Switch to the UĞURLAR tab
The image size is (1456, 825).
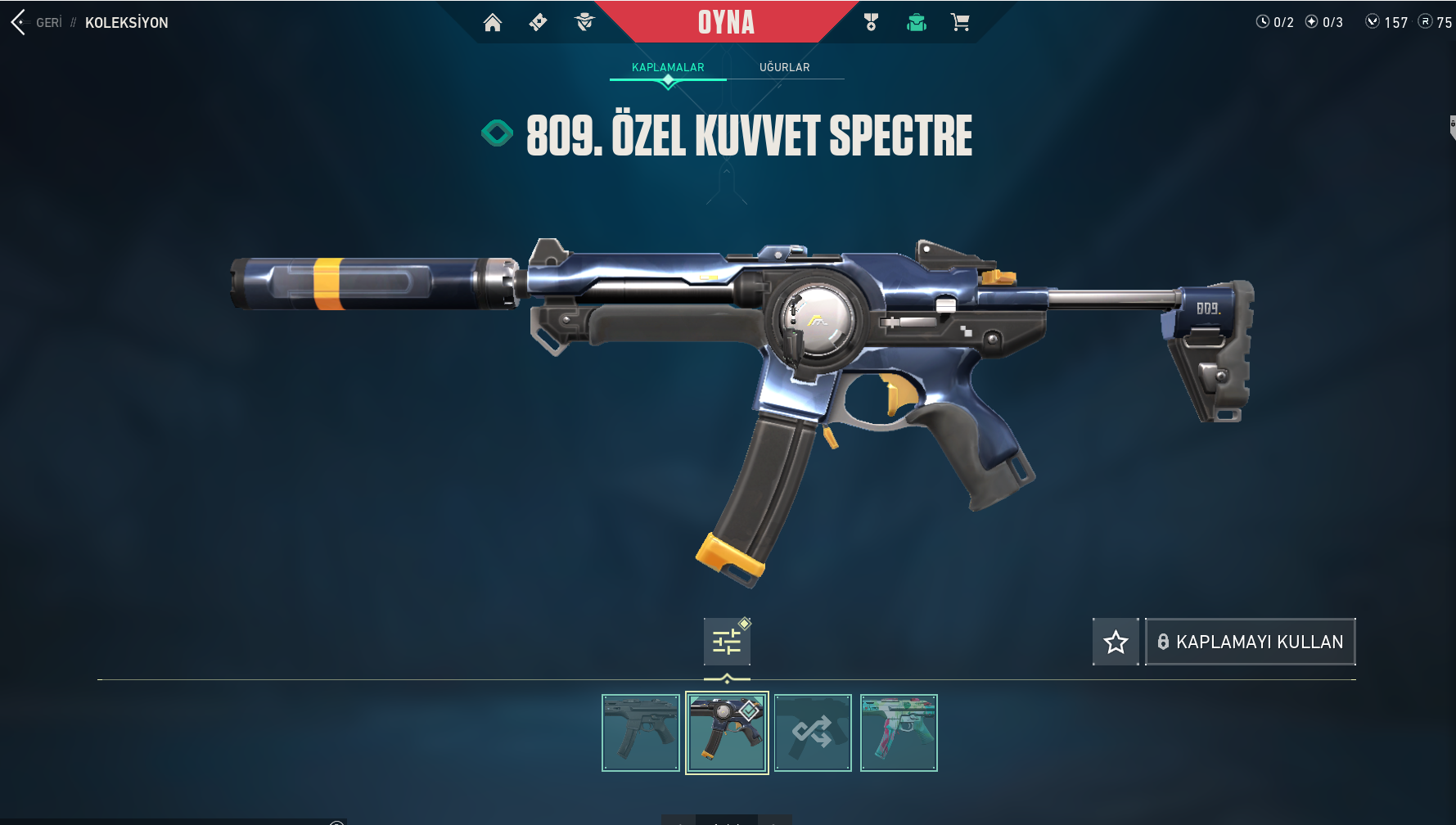tap(784, 67)
